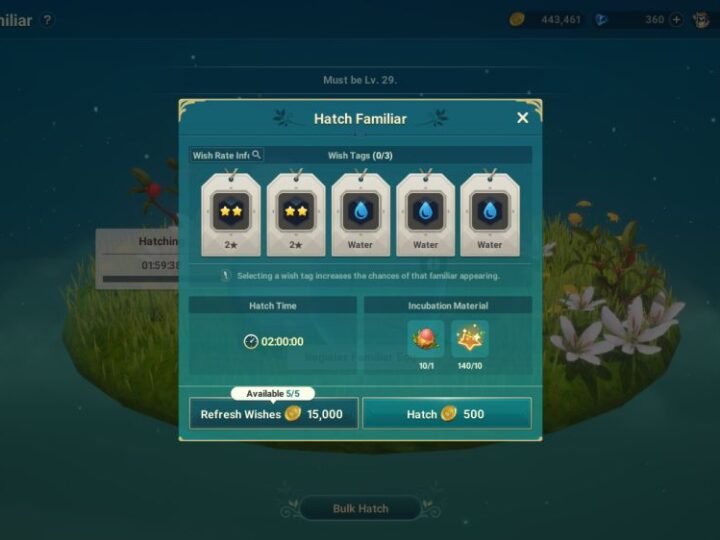Open Bulk Hatch
Viewport: 720px width, 540px height.
click(x=360, y=508)
